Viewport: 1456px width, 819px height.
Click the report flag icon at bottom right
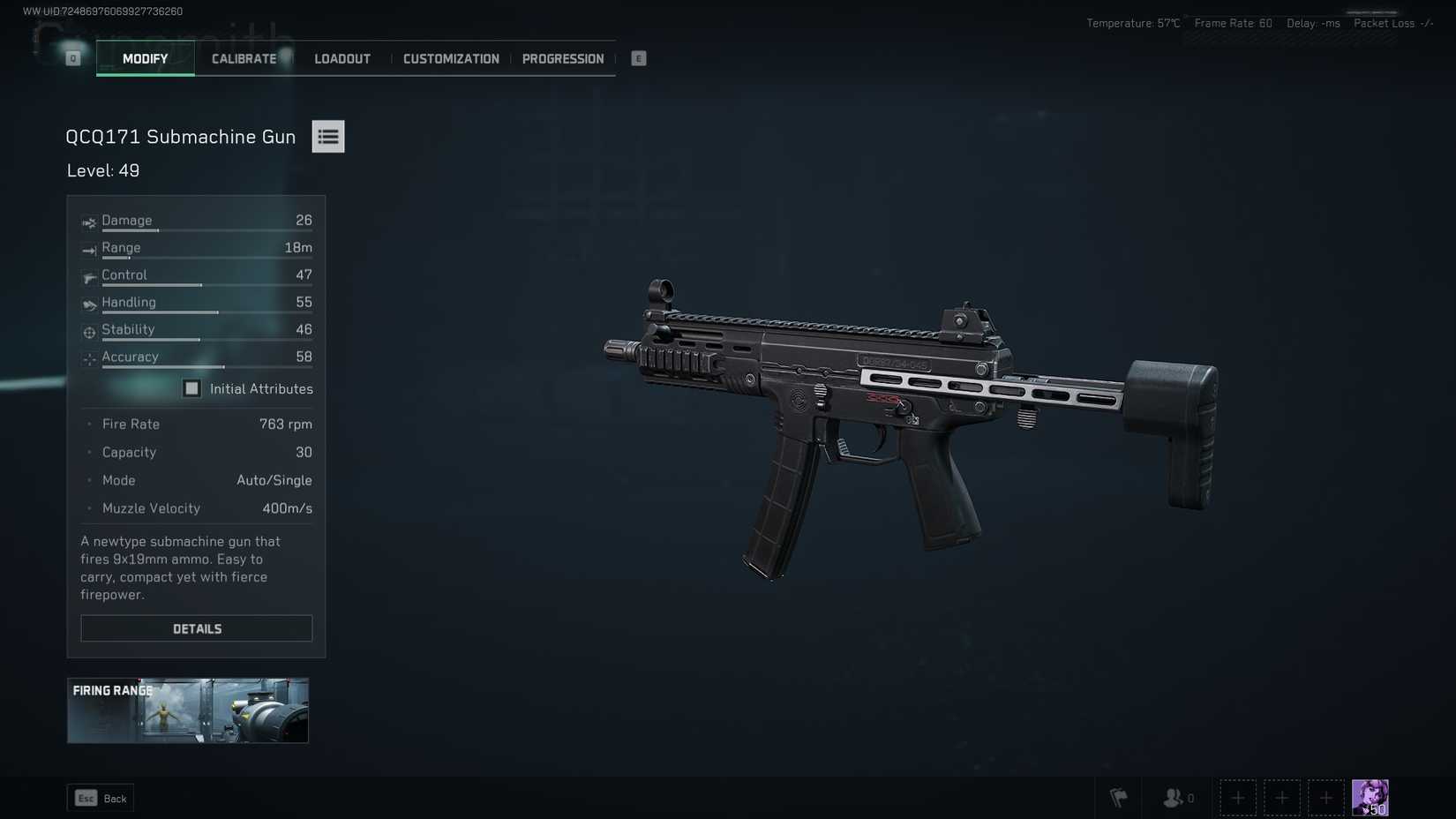1119,797
